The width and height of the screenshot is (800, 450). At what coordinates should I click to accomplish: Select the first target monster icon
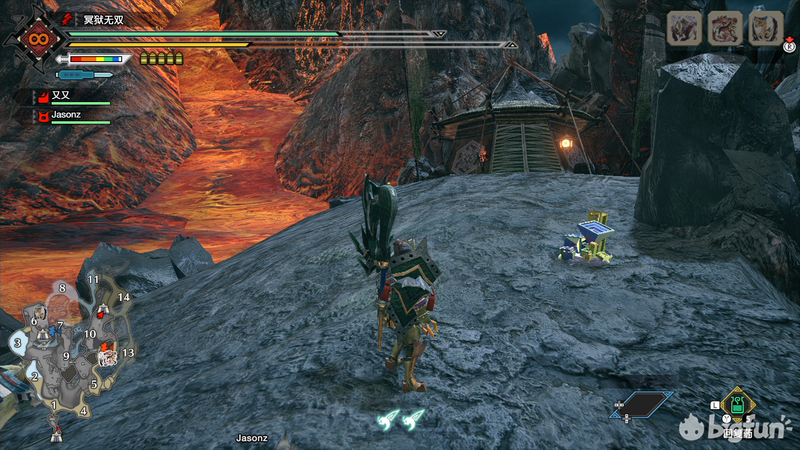(683, 28)
